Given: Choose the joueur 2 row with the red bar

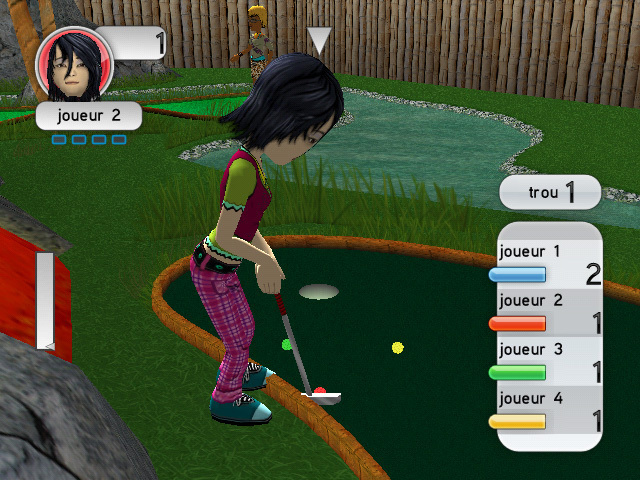Looking at the screenshot, I should click(549, 313).
